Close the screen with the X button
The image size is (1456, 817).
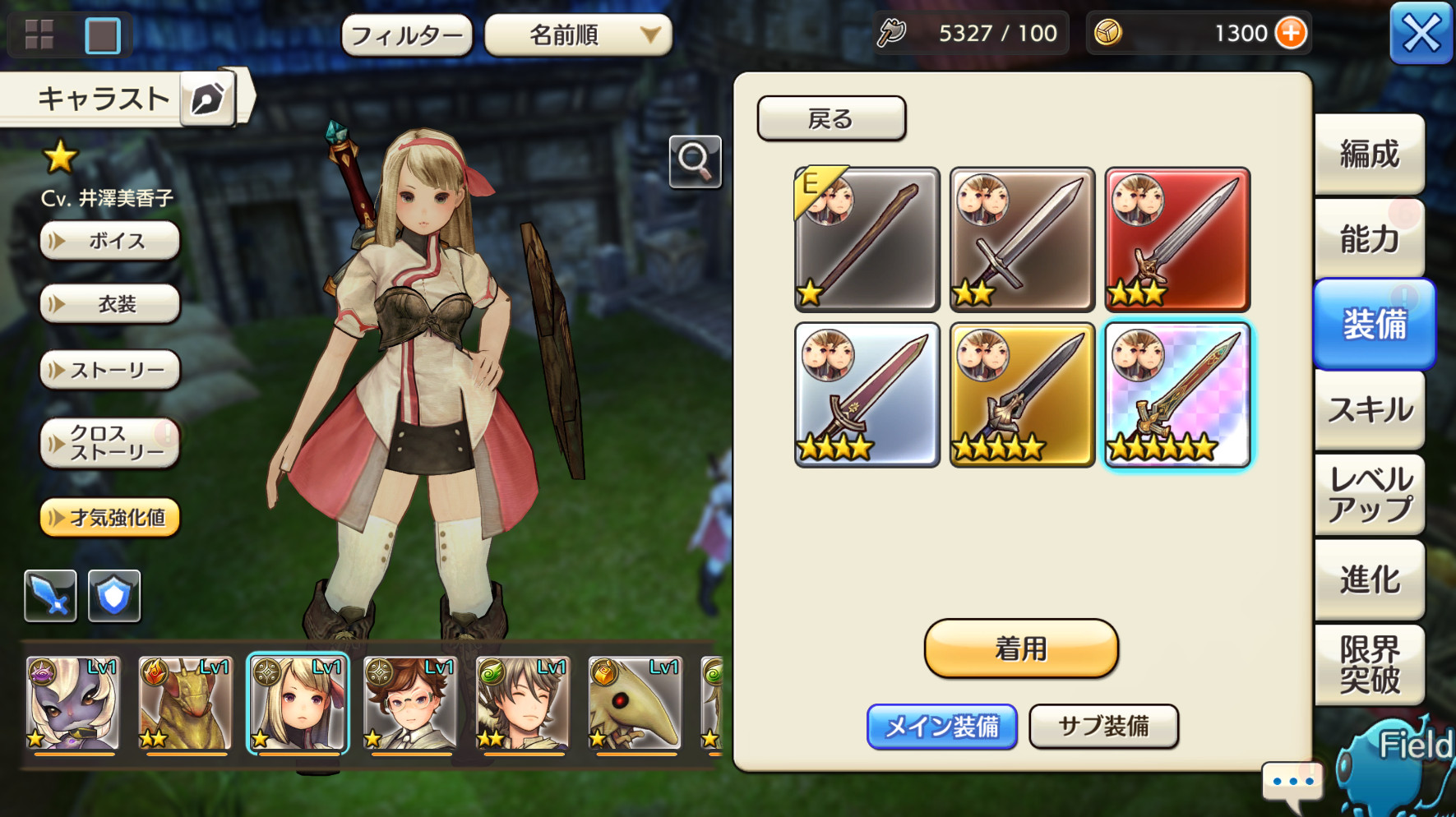tap(1421, 34)
